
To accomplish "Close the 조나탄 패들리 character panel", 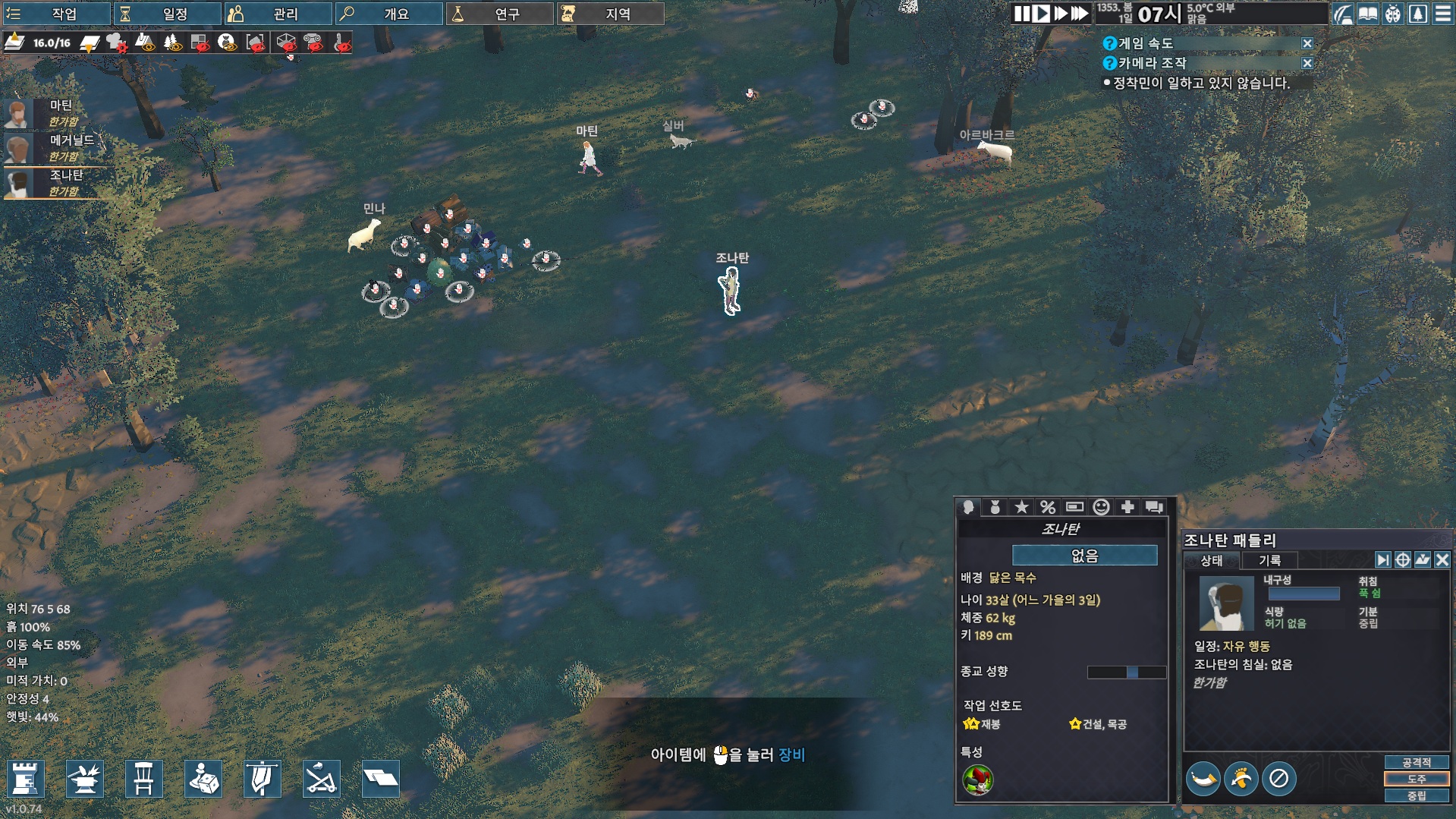I will 1442,560.
